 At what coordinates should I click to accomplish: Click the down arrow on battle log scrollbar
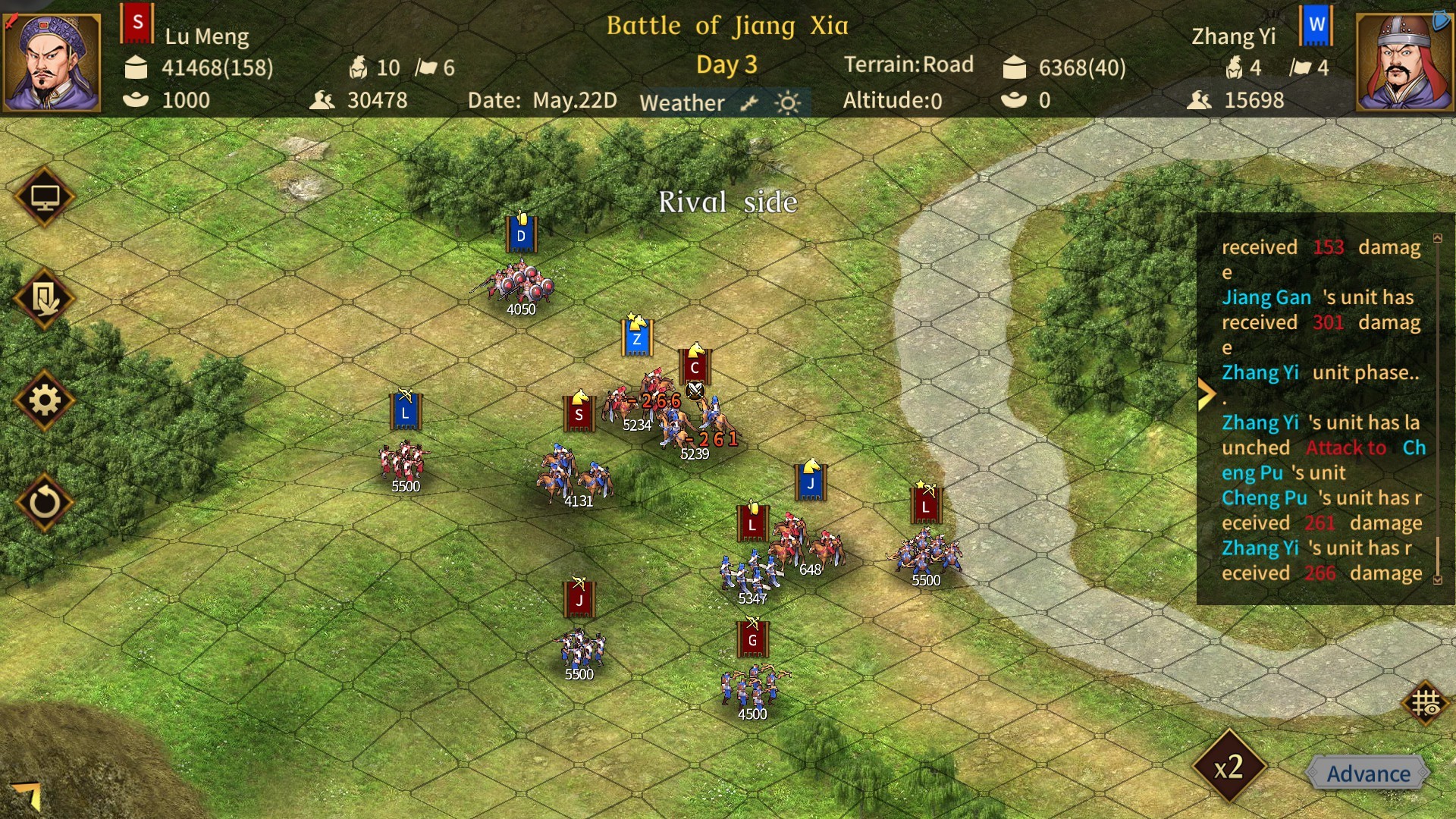[x=1439, y=579]
